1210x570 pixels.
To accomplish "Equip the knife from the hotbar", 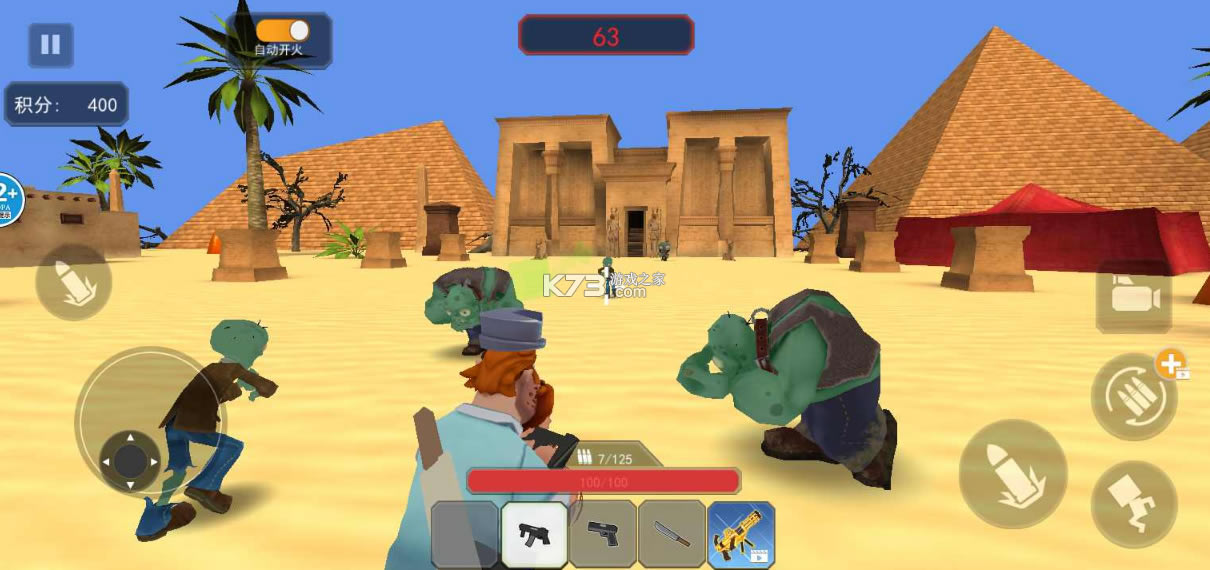I will click(671, 534).
